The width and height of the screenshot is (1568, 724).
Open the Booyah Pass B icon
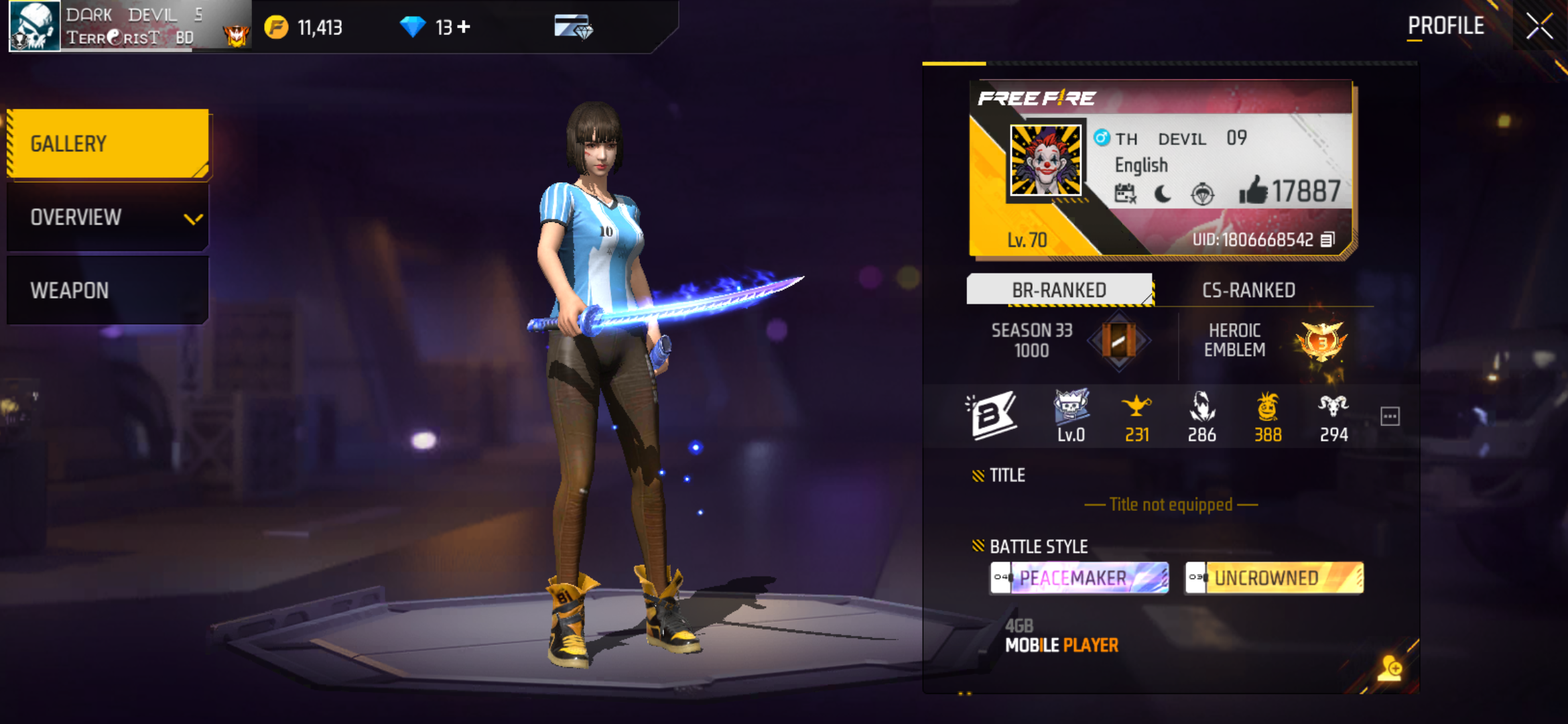[x=993, y=416]
